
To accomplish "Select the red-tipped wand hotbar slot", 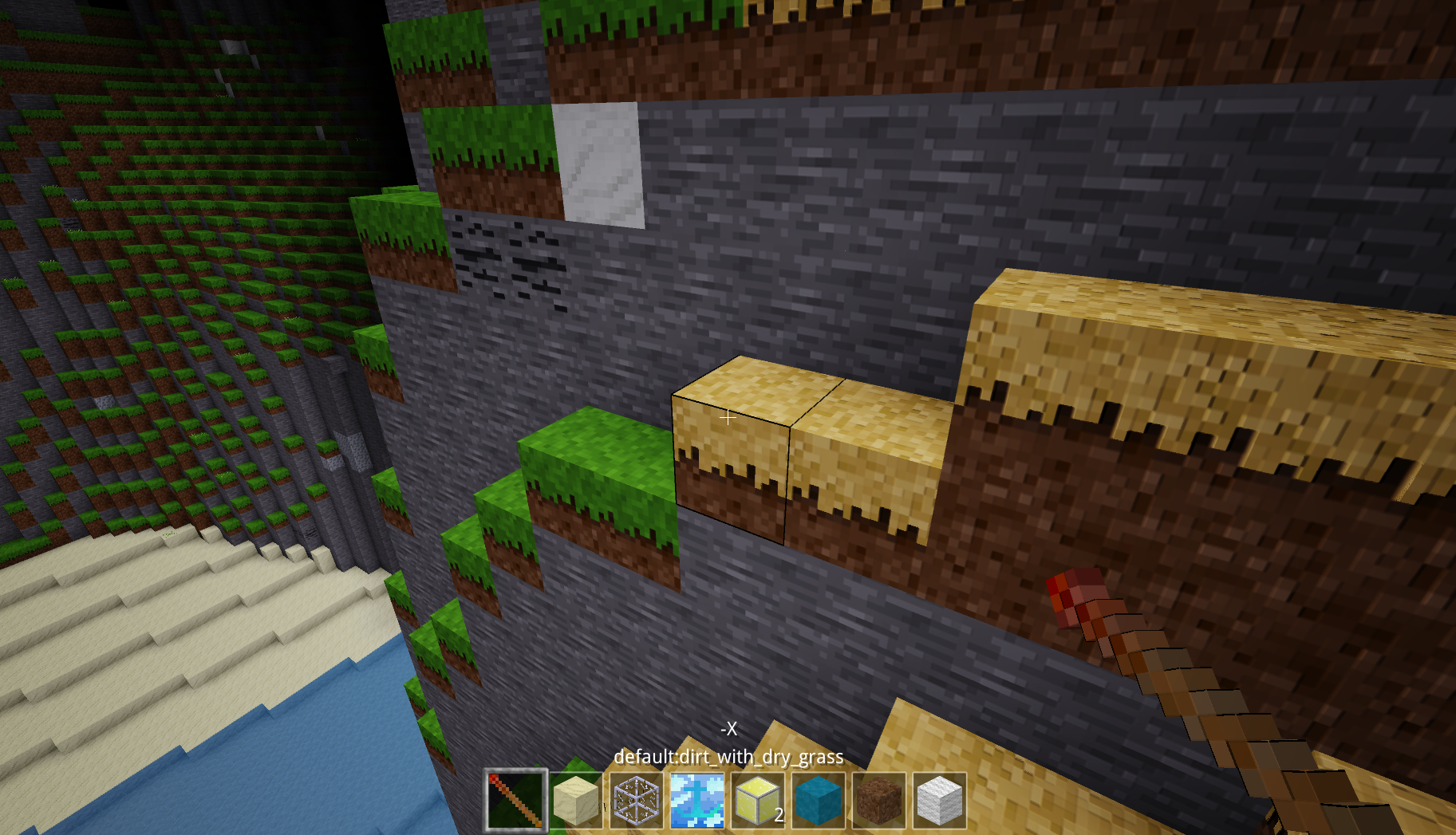I will [515, 800].
